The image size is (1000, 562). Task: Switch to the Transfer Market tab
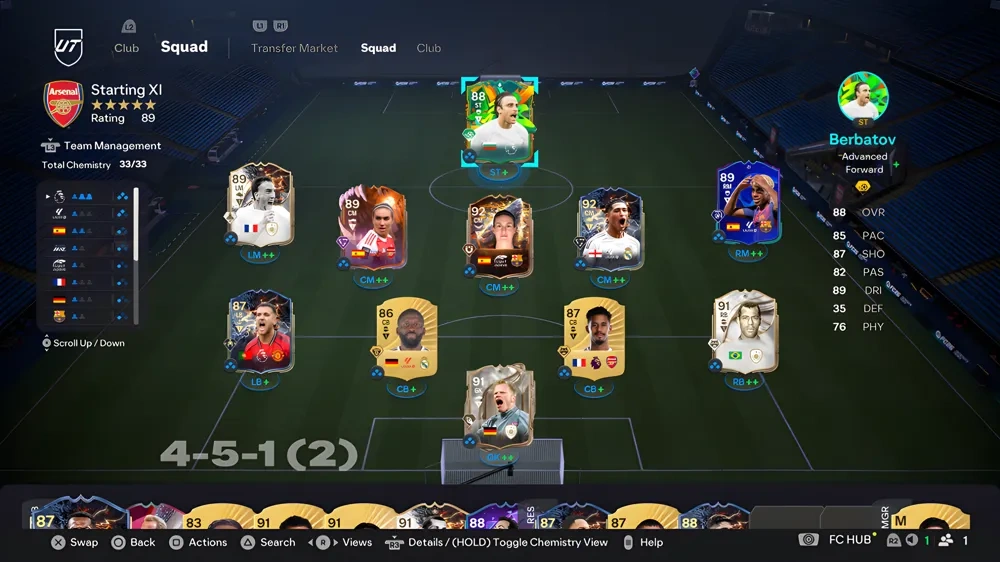(x=294, y=48)
